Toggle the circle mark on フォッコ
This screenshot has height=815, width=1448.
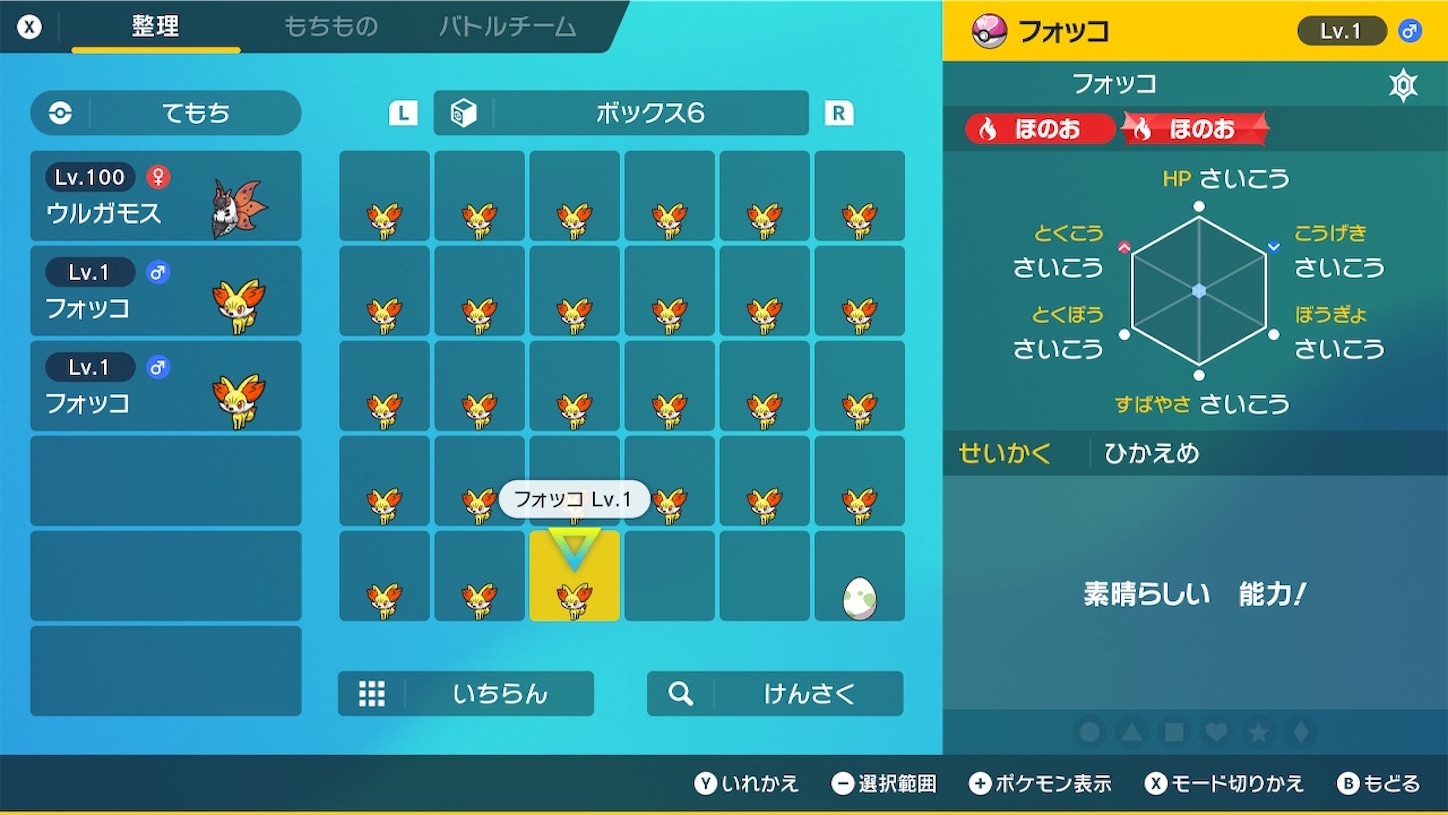coord(1089,732)
